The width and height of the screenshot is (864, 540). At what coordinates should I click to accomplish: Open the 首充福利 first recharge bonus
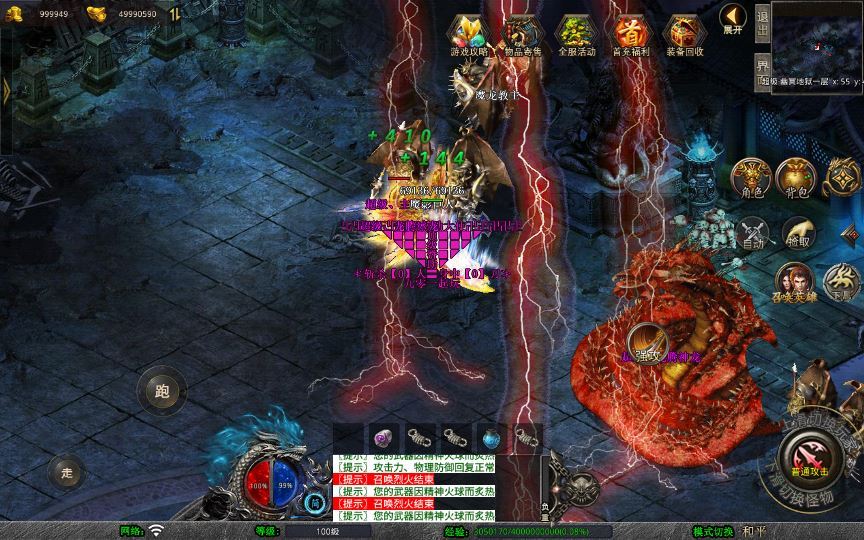pyautogui.click(x=629, y=35)
